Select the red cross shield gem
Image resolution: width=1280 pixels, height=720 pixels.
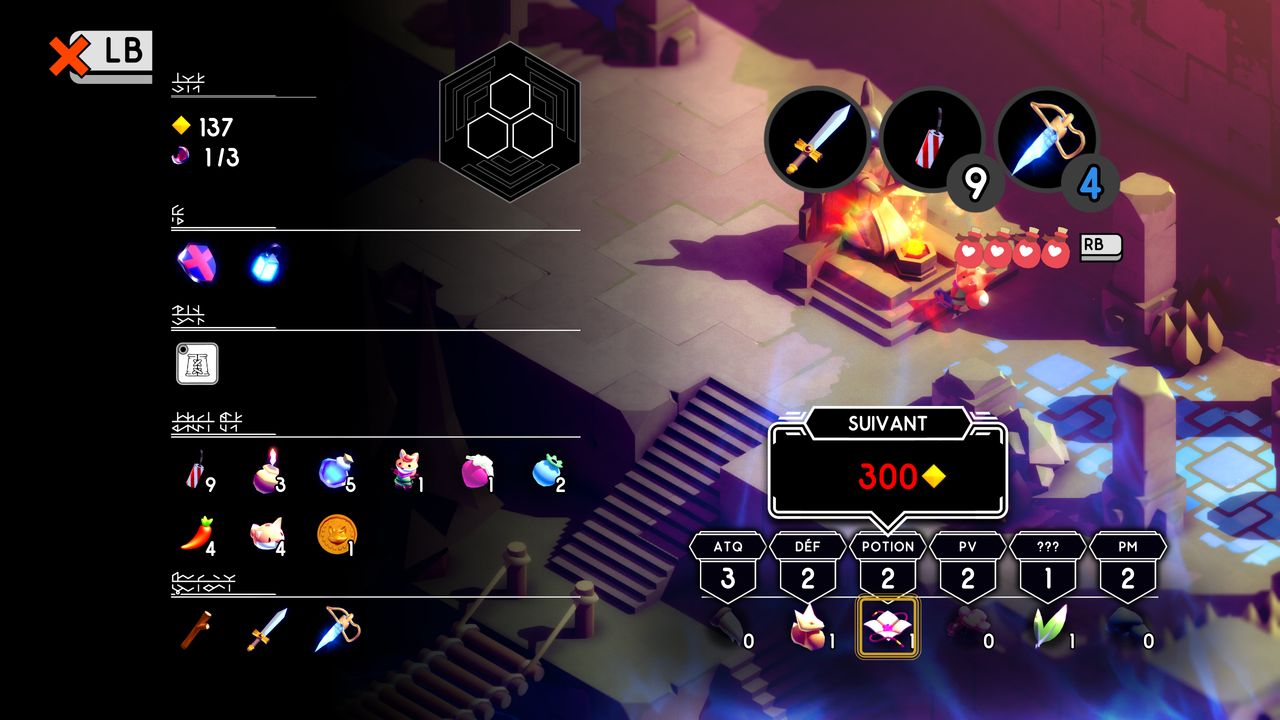[x=196, y=263]
